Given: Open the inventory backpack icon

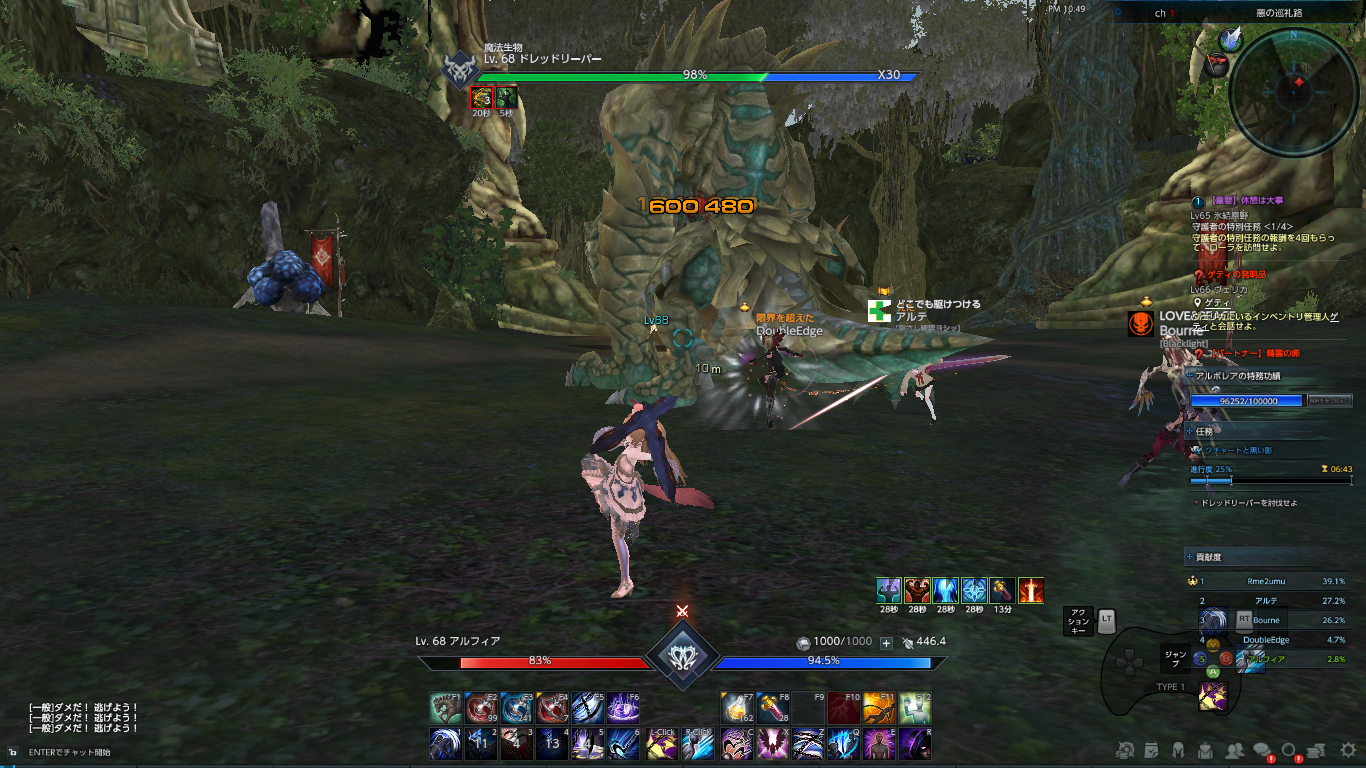Looking at the screenshot, I should (x=1205, y=749).
